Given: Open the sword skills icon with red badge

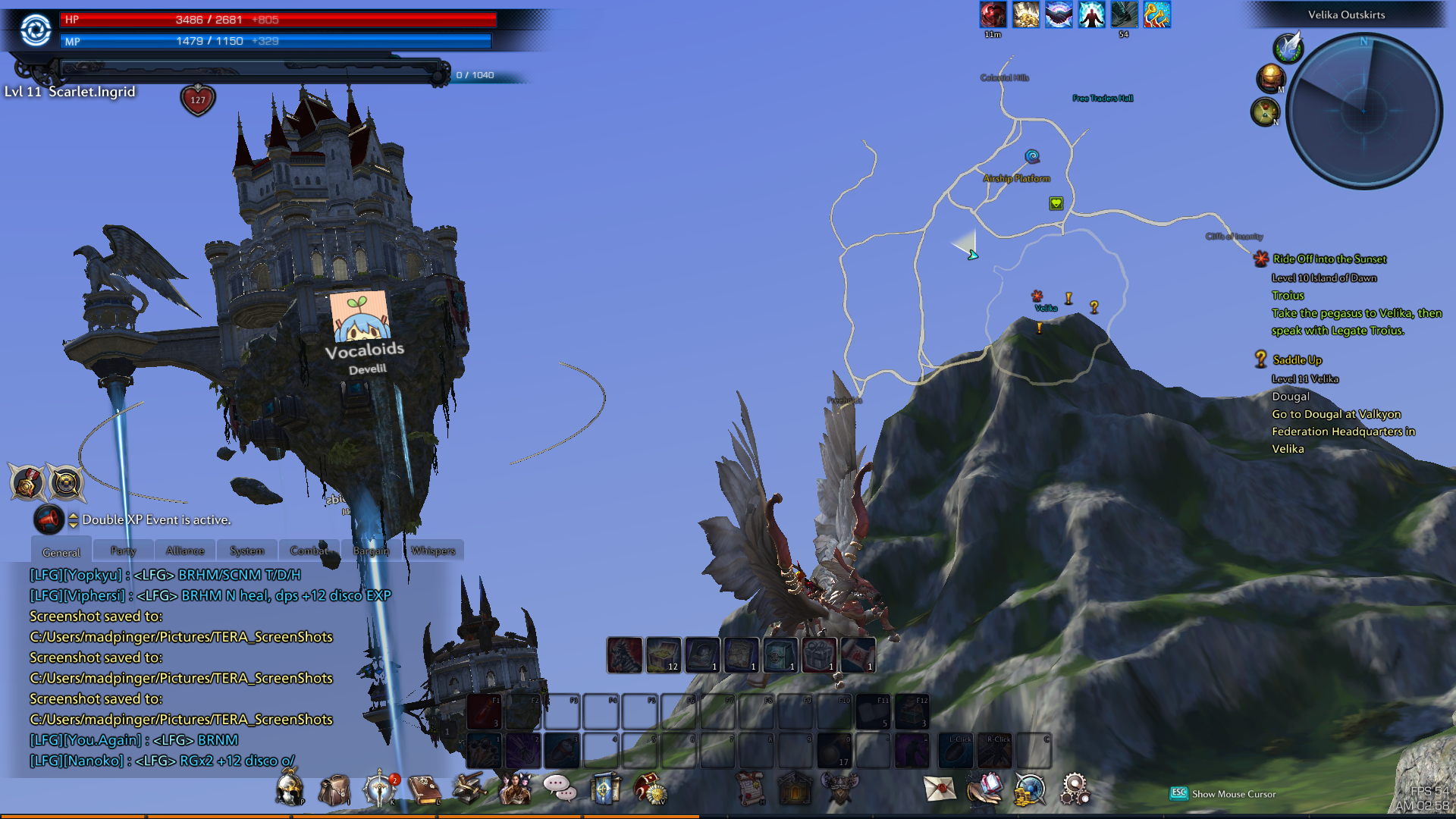Looking at the screenshot, I should coord(380,789).
